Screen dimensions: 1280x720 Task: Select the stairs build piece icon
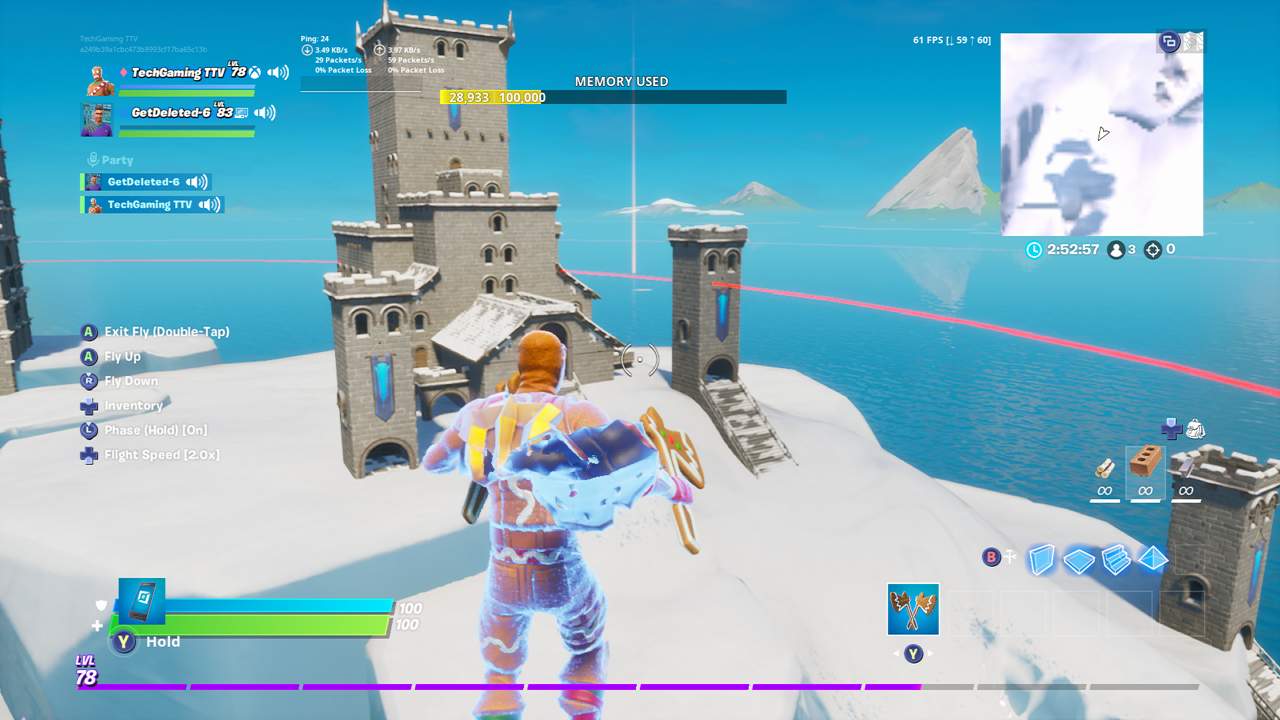(1115, 560)
